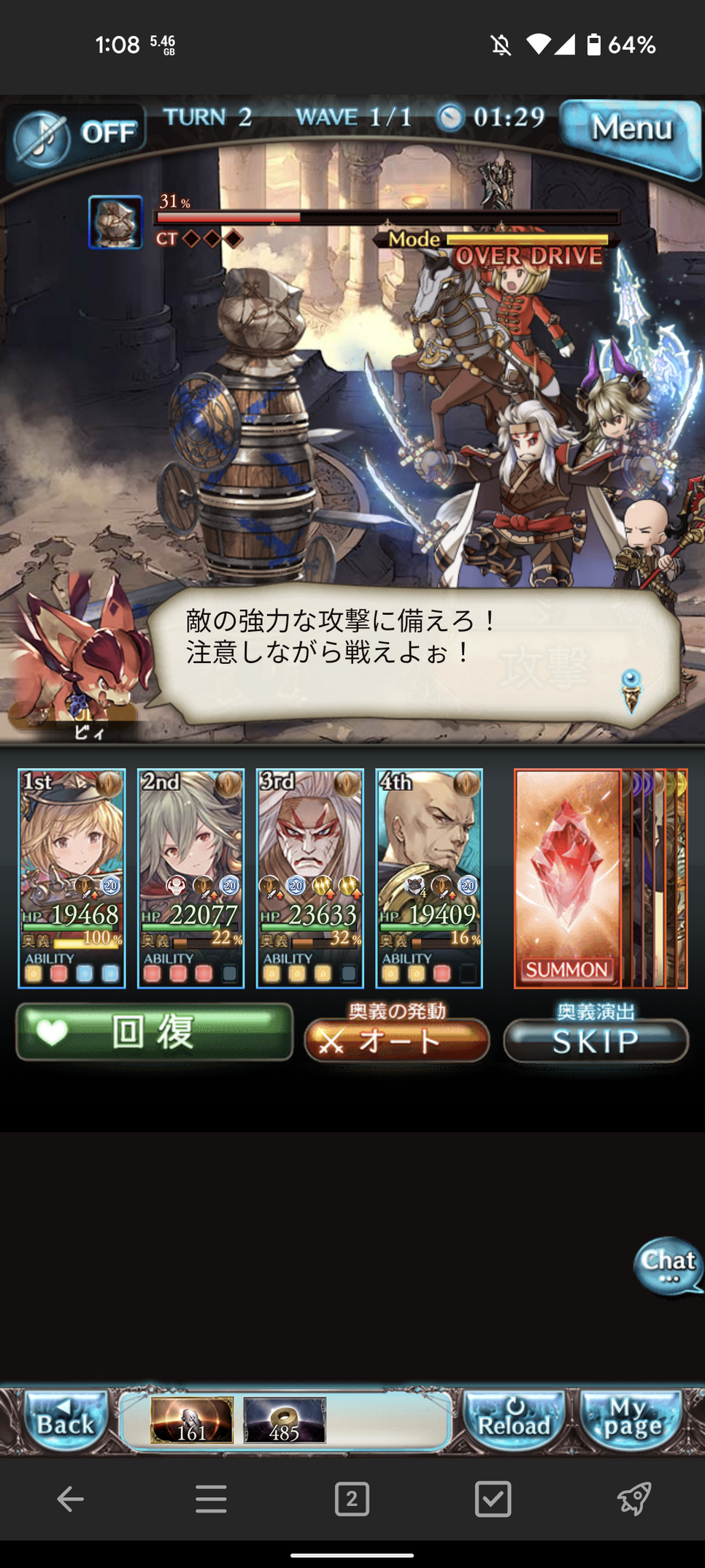Screen dimensions: 705x1568
Task: Choose the 3rd character with kabuki face
Action: pos(309,878)
